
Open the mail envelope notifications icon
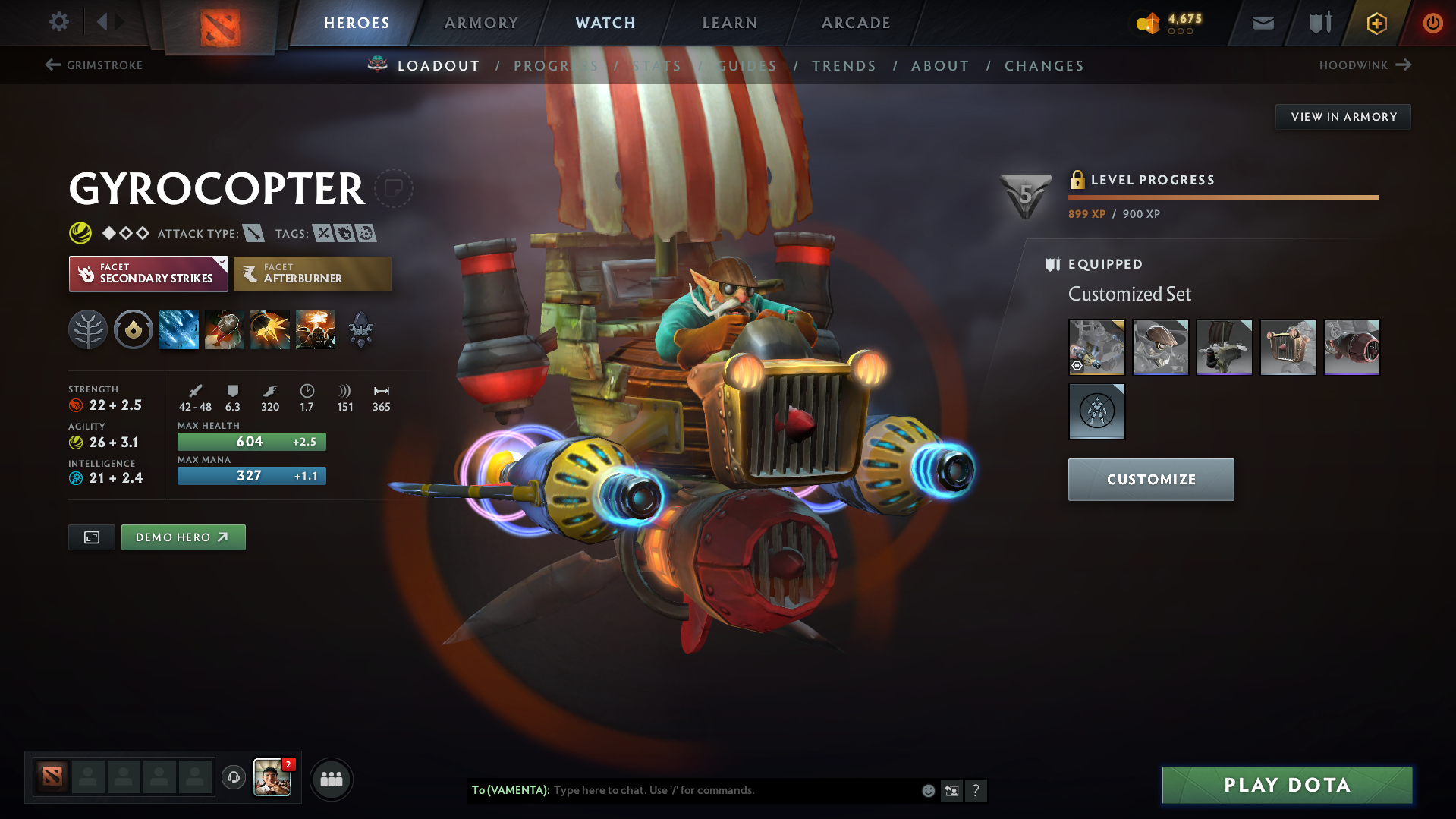point(1262,23)
